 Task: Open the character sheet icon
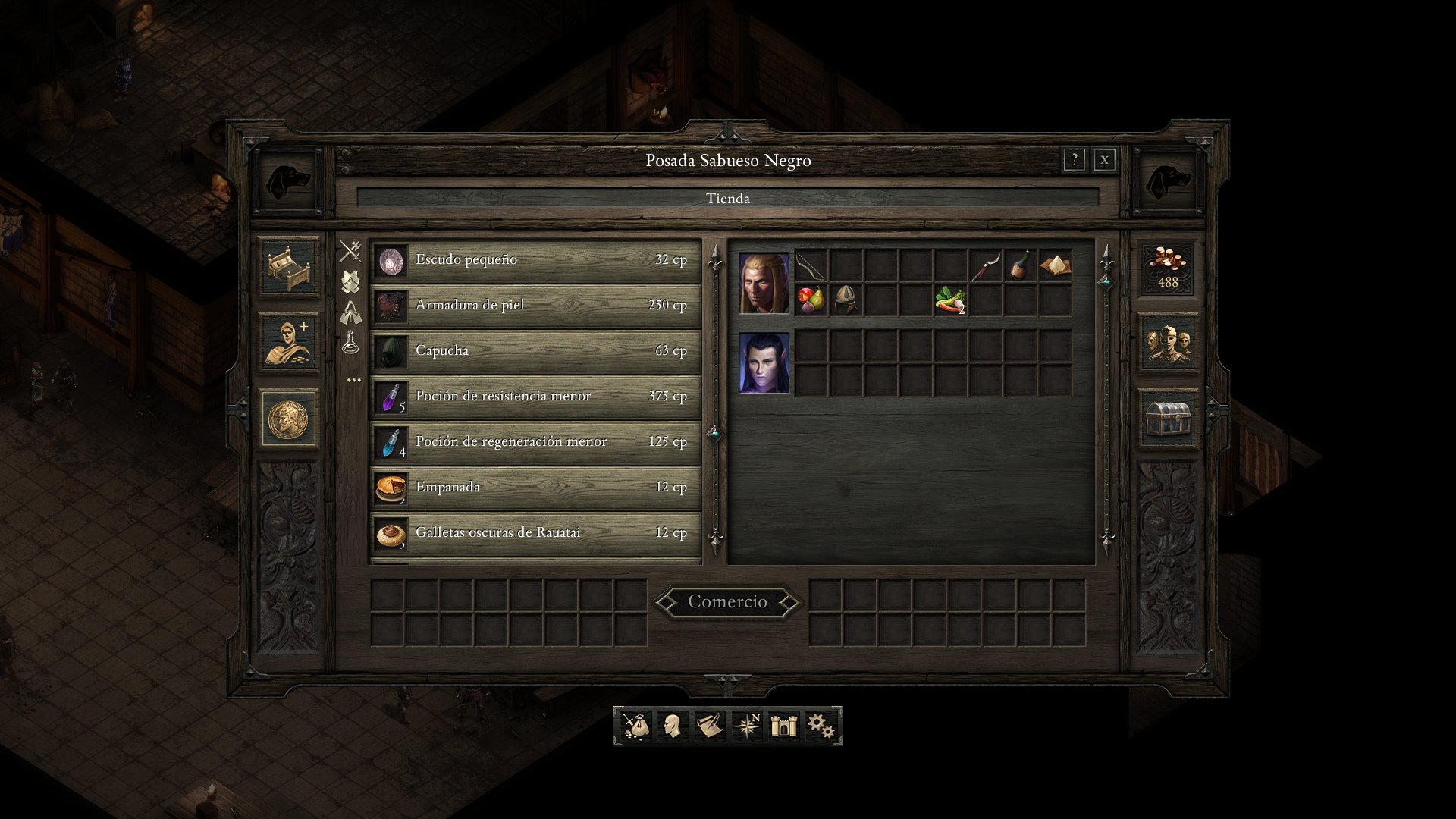(672, 726)
